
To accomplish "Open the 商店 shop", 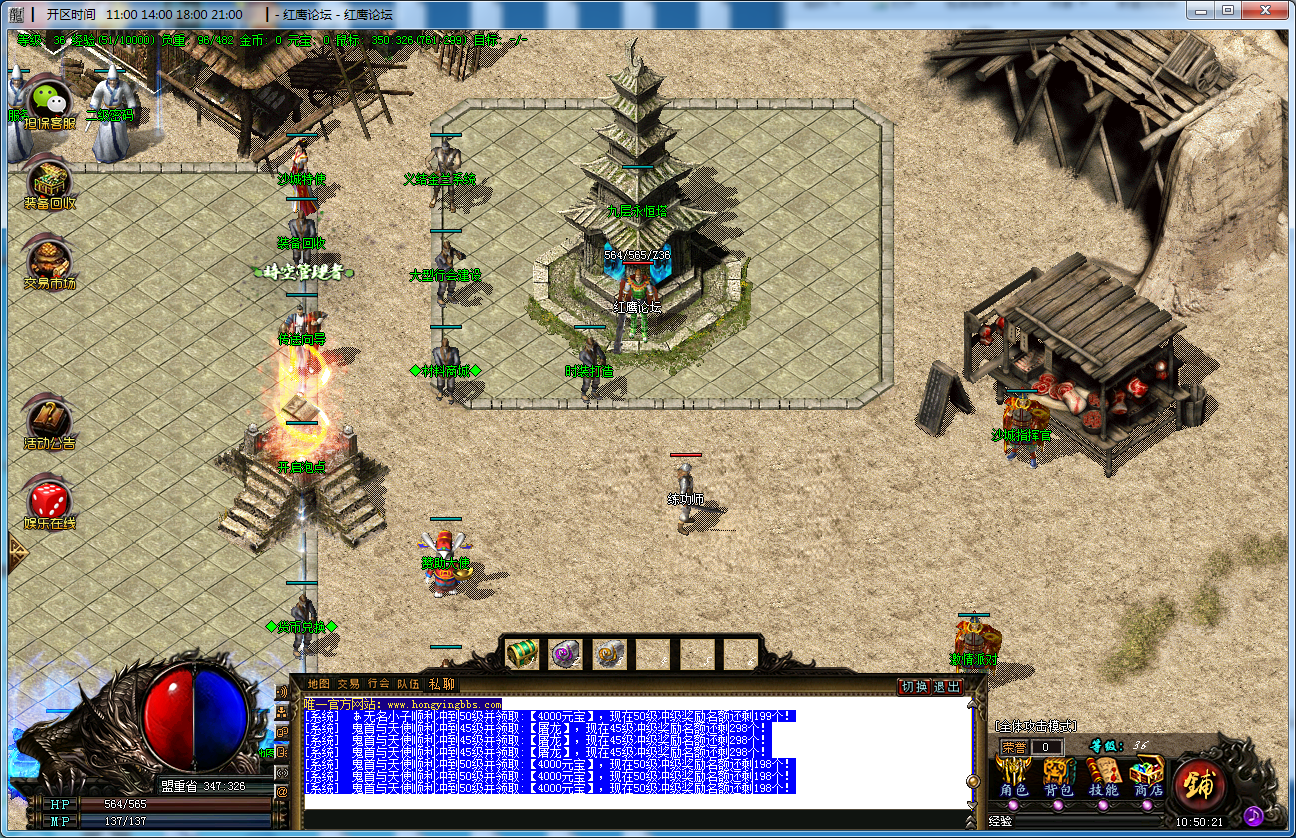I will [1146, 779].
